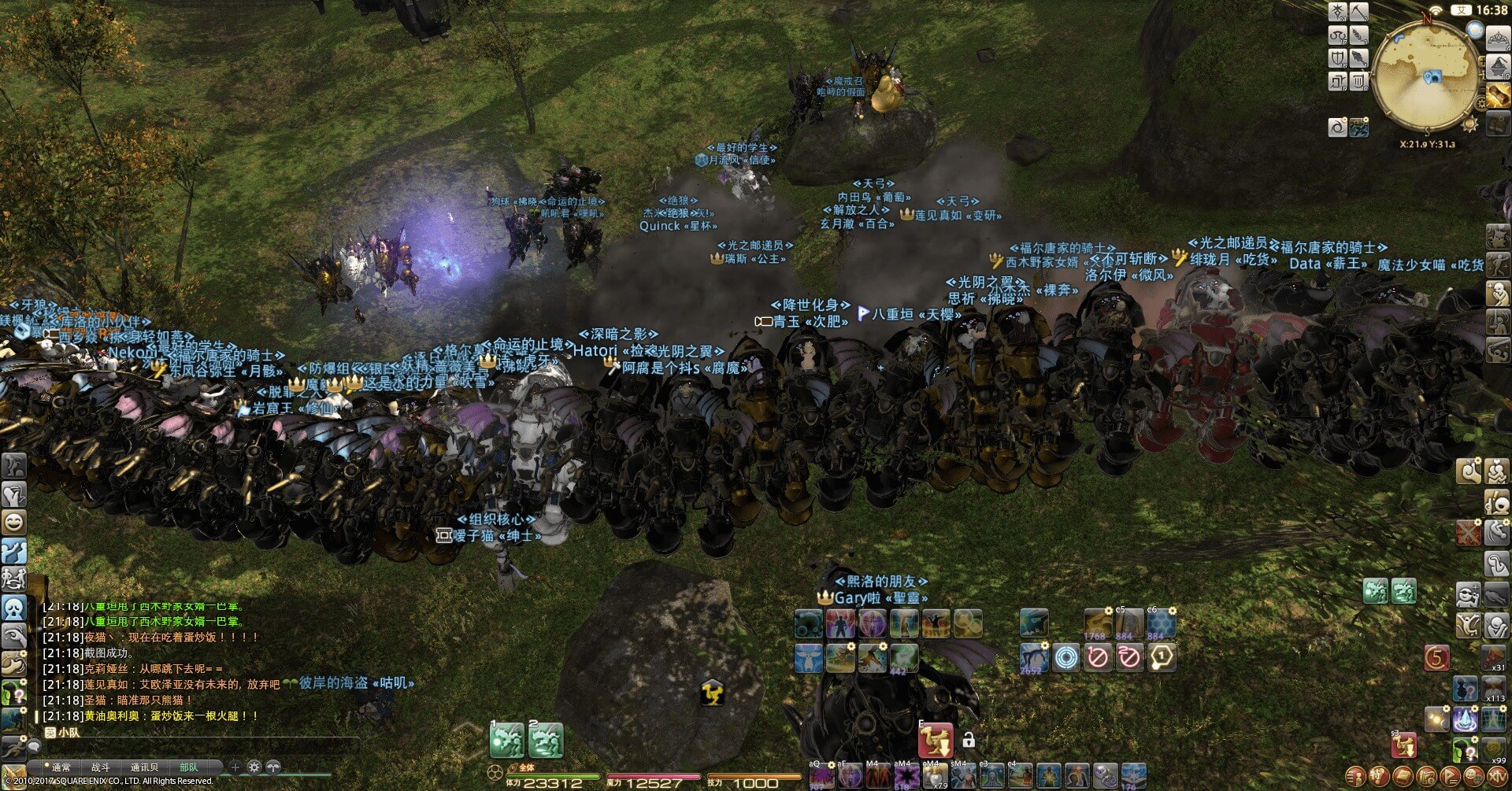
Task: Activate the blue circular target marker icon
Action: click(x=1065, y=656)
